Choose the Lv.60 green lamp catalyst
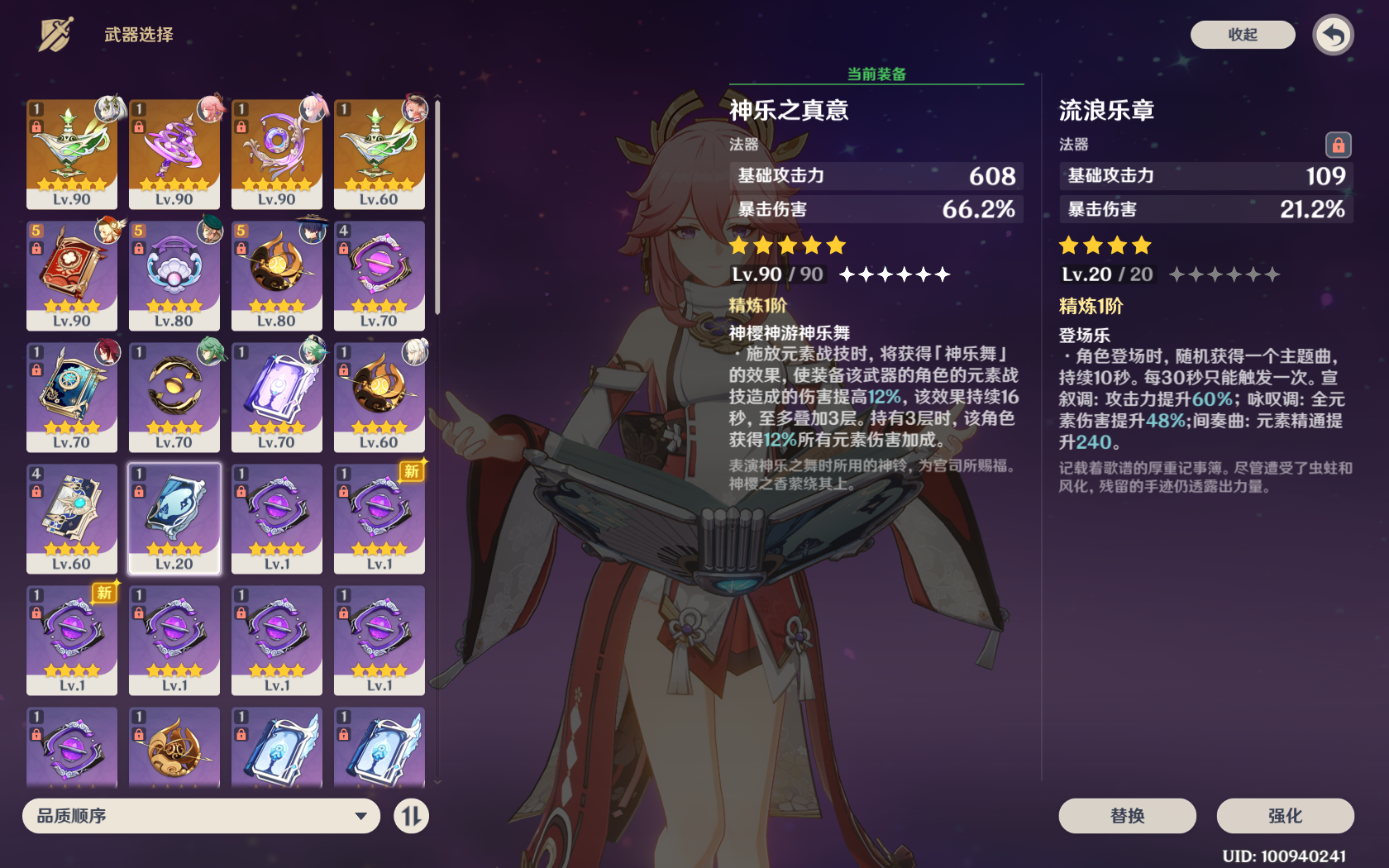Screen dimensions: 1389x868 (x=379, y=153)
